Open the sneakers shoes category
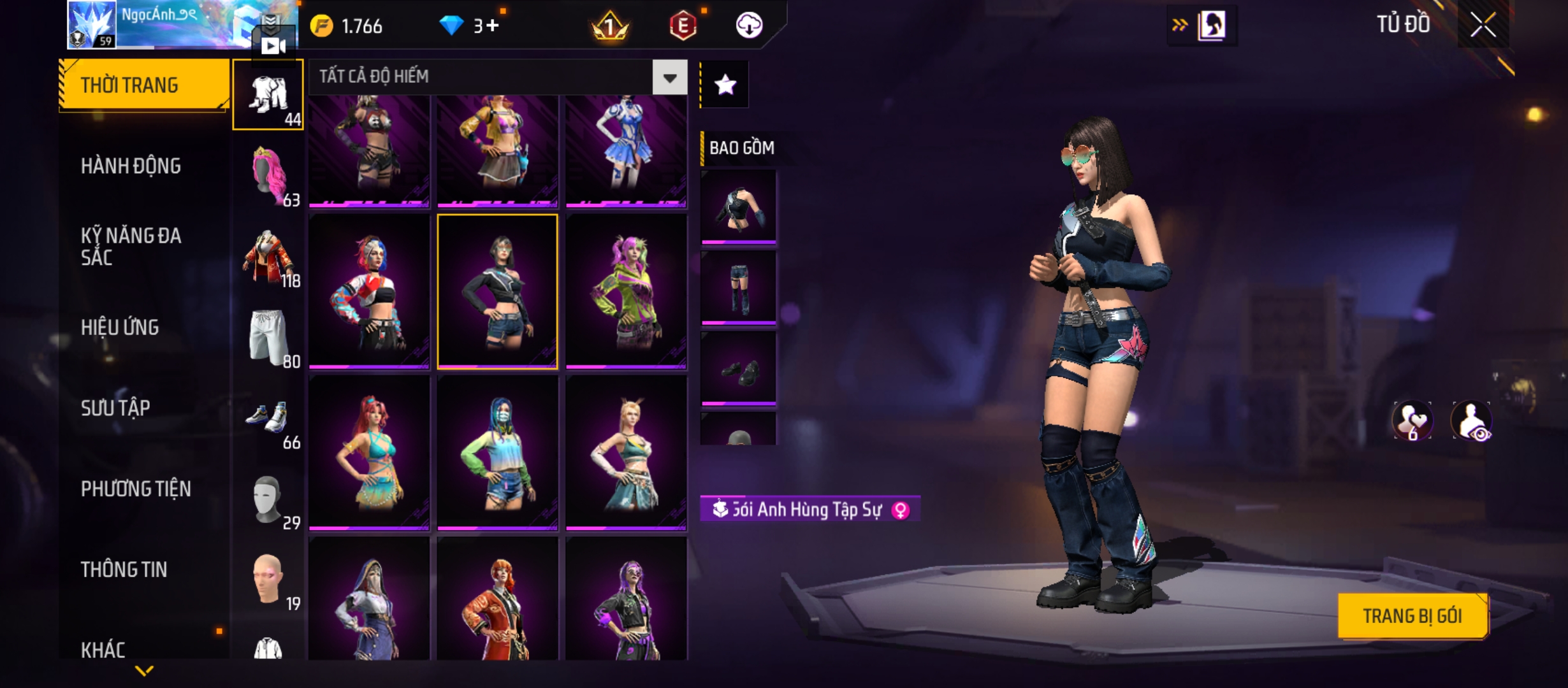 point(268,419)
